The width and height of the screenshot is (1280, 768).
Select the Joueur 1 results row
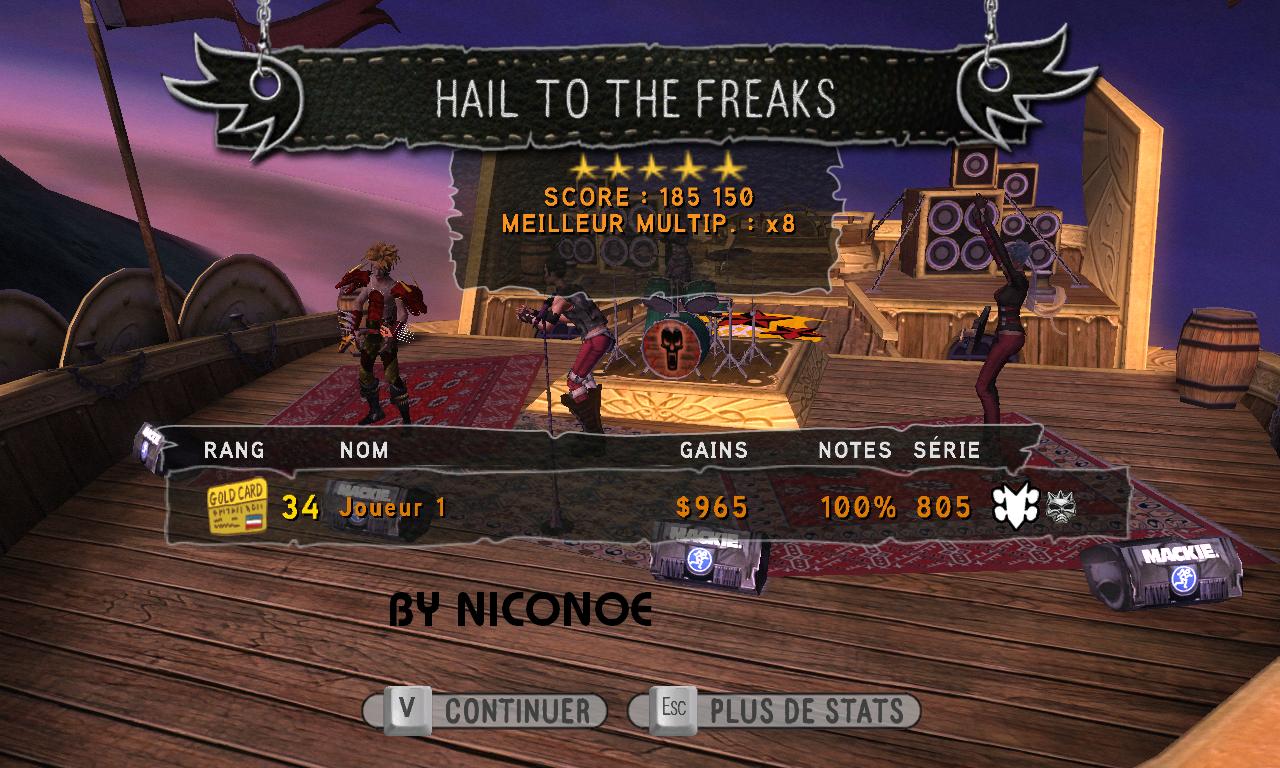(x=640, y=507)
